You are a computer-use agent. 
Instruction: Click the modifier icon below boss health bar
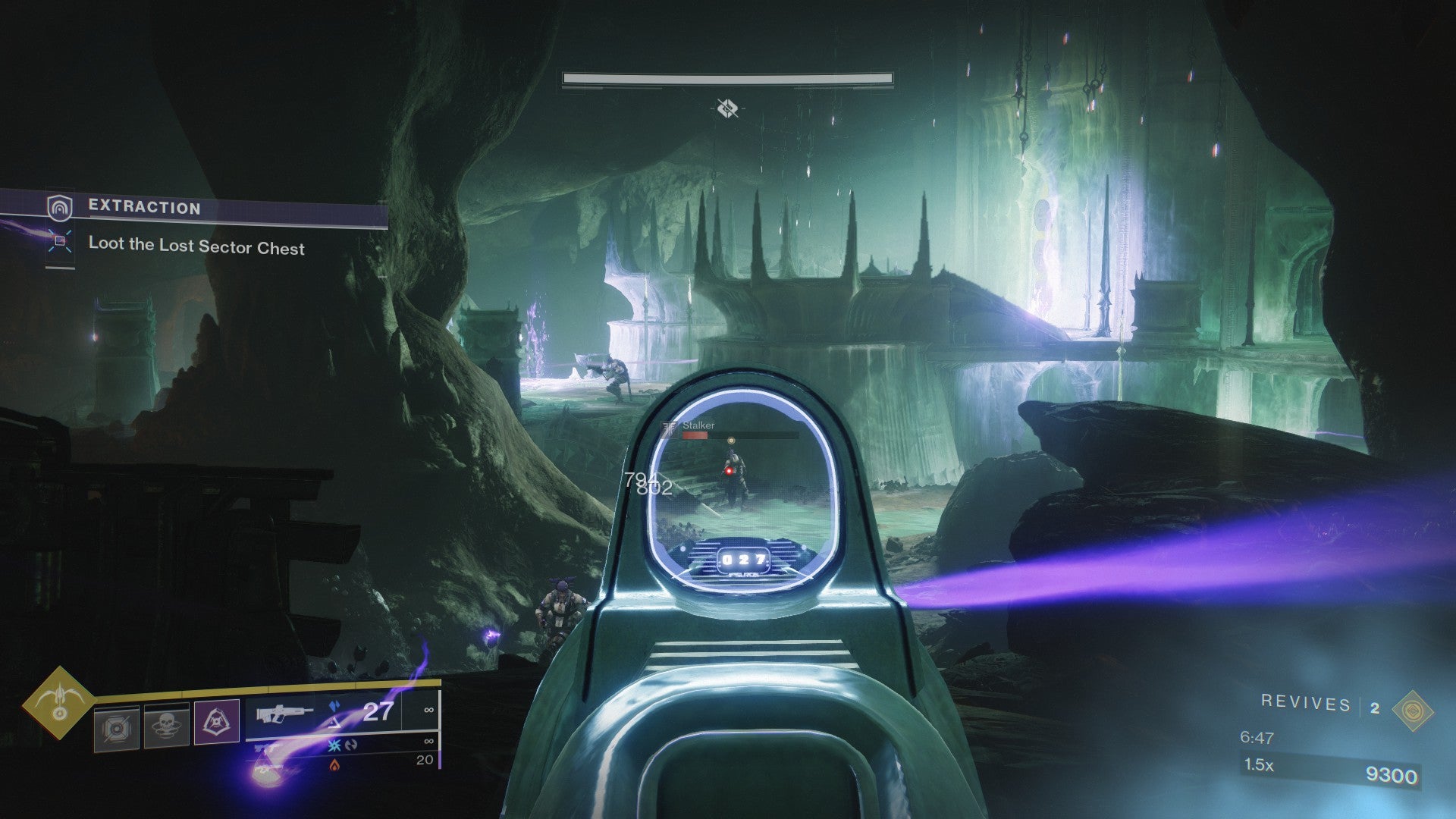[x=727, y=108]
